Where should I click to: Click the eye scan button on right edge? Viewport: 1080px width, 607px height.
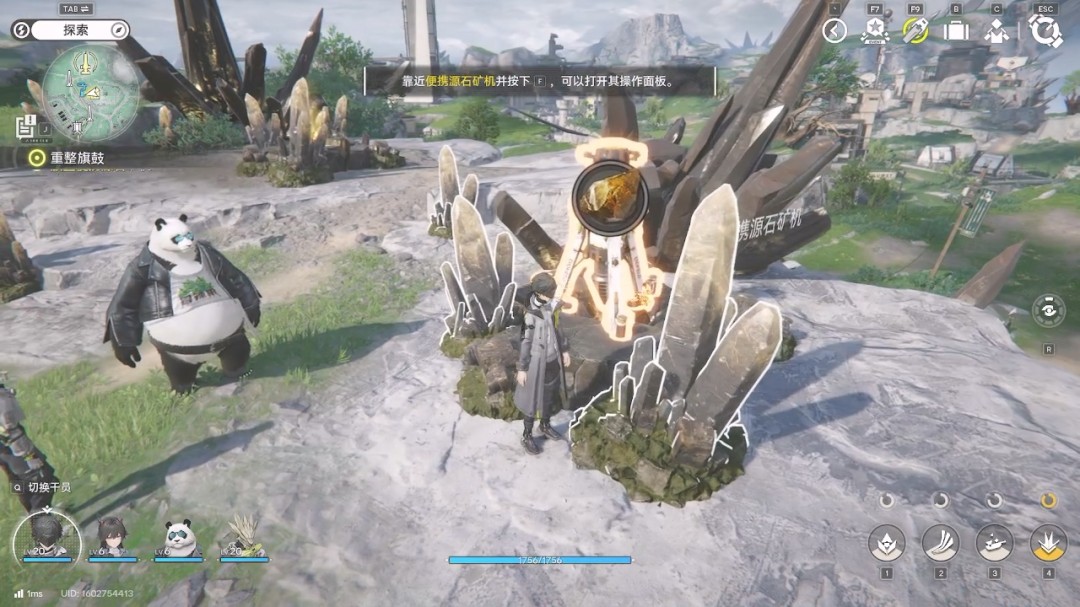[1049, 311]
